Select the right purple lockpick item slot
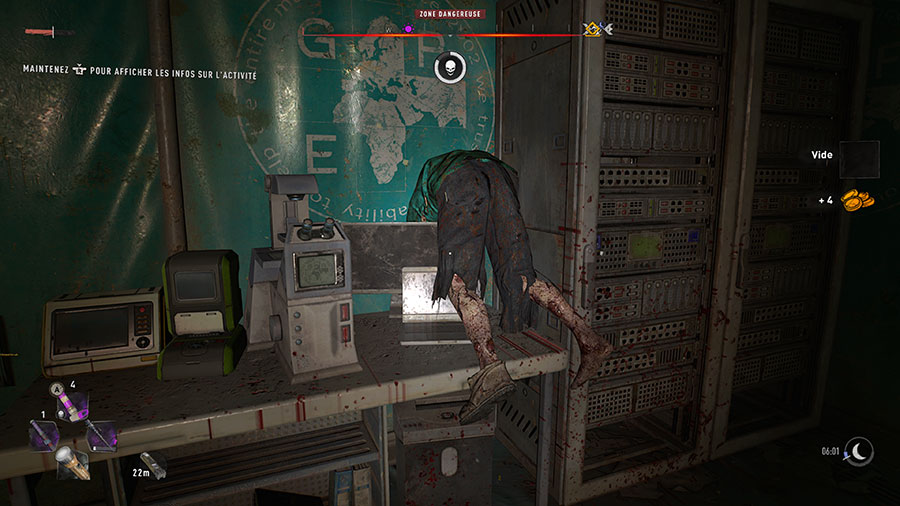The image size is (900, 506). (100, 435)
